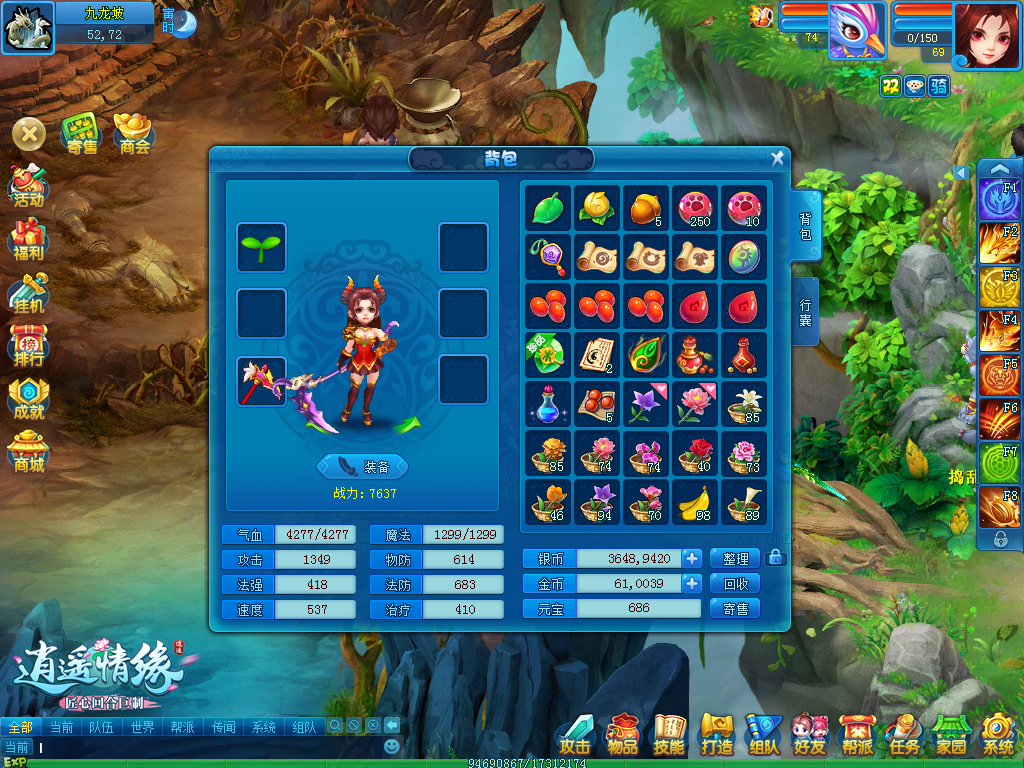Open the 回收 recycle option
The width and height of the screenshot is (1024, 768).
point(735,583)
